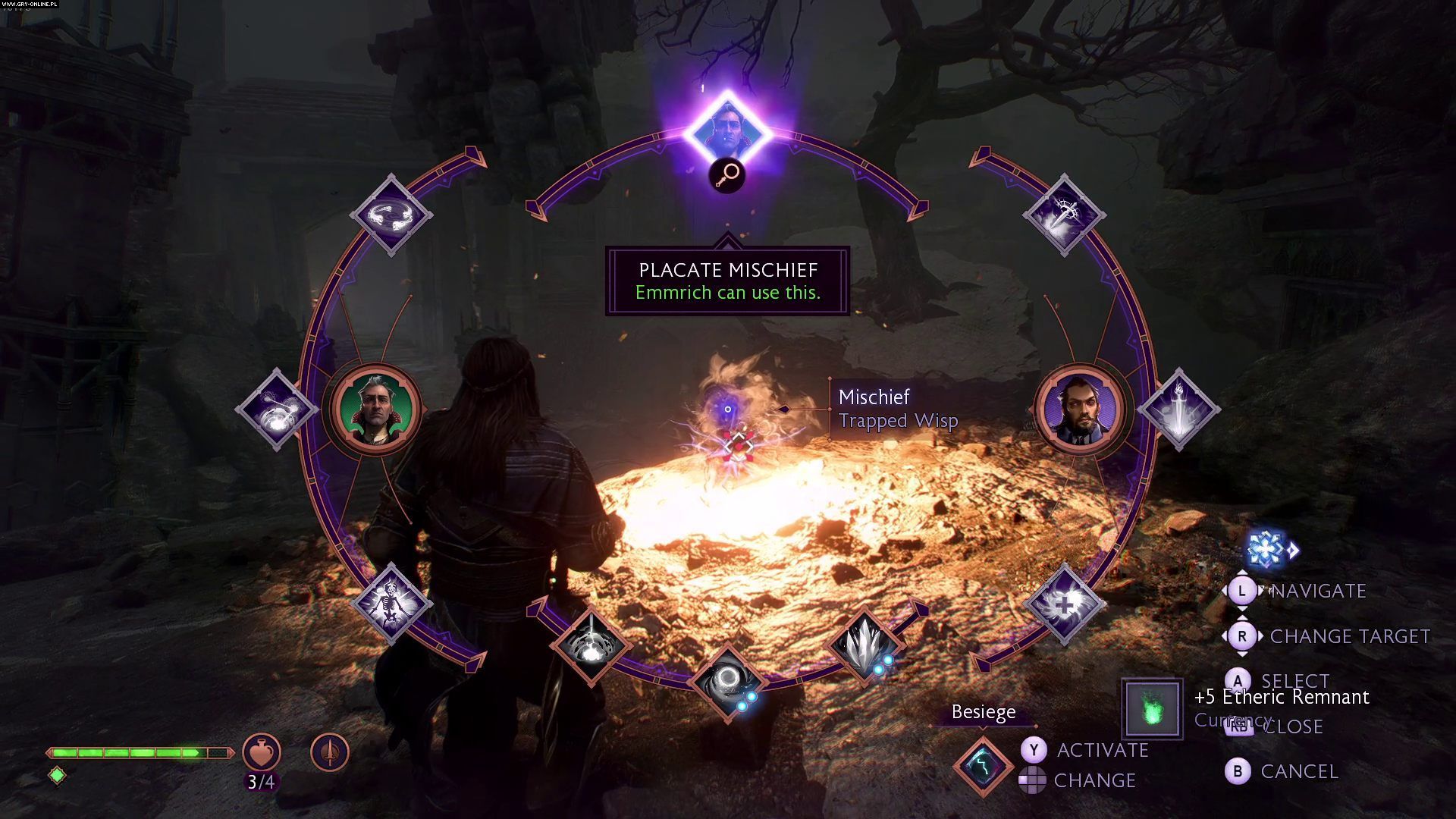Select Emmrich's Placate Mischief diamond portrait
Screen dimensions: 1456x819
pos(727,133)
